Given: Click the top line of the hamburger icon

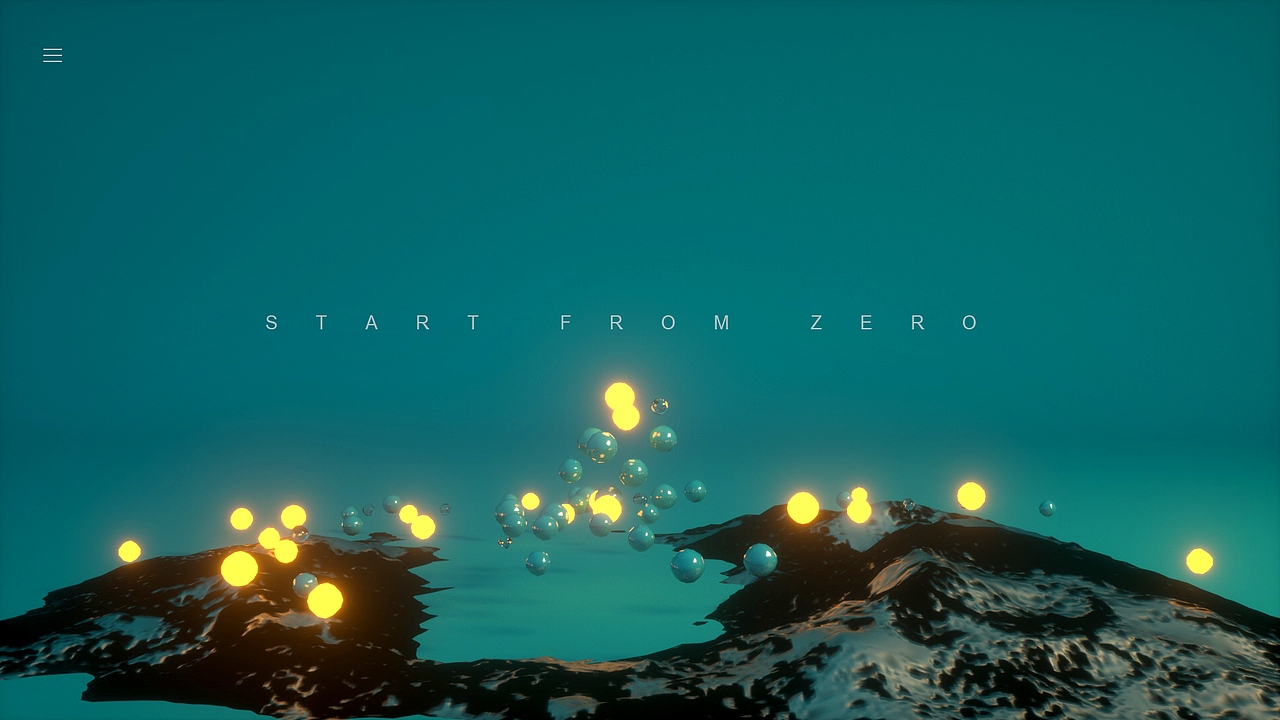Looking at the screenshot, I should click(52, 49).
